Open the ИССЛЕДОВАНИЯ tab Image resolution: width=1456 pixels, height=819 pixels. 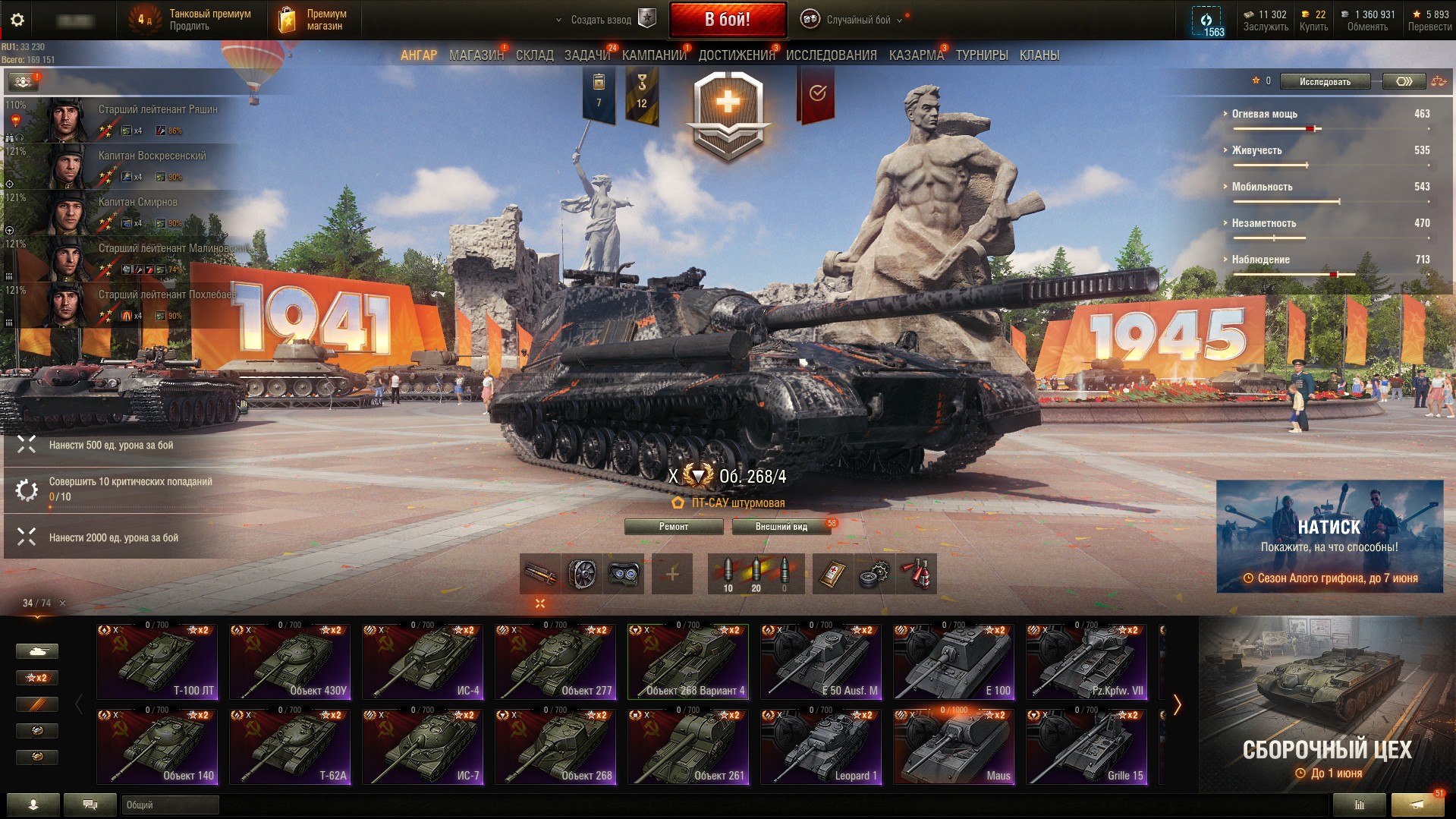coord(831,55)
